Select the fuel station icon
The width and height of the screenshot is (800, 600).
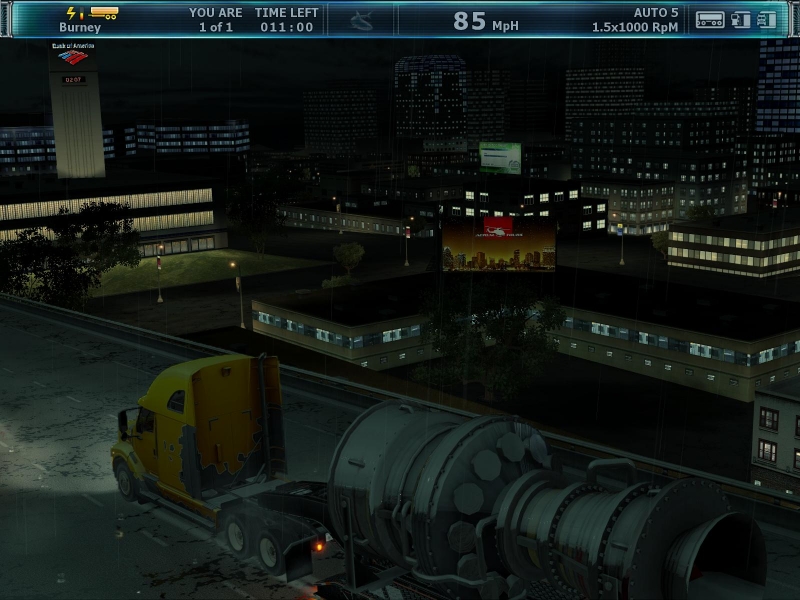[742, 19]
